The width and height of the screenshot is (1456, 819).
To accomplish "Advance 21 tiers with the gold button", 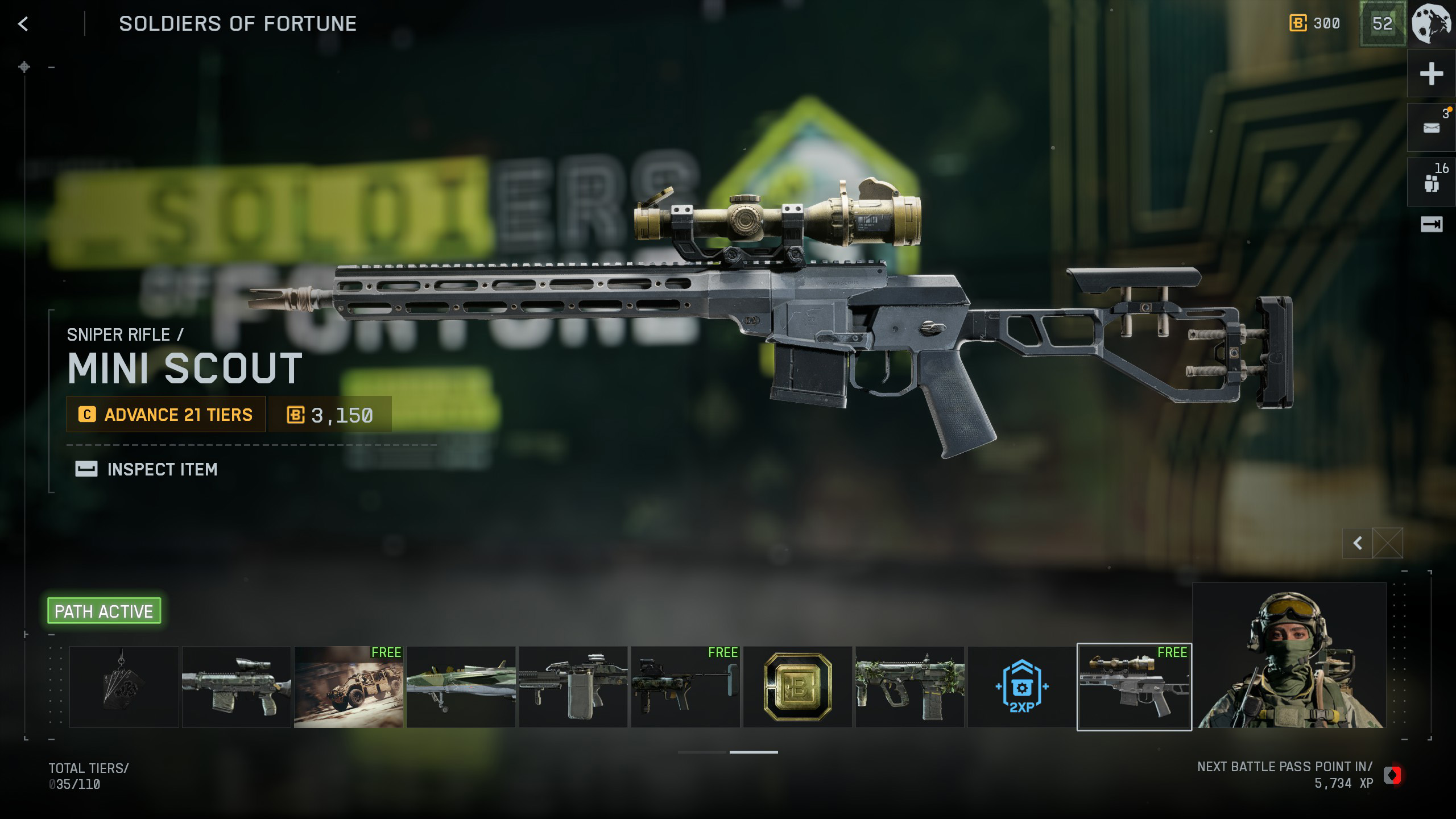I will click(x=166, y=415).
